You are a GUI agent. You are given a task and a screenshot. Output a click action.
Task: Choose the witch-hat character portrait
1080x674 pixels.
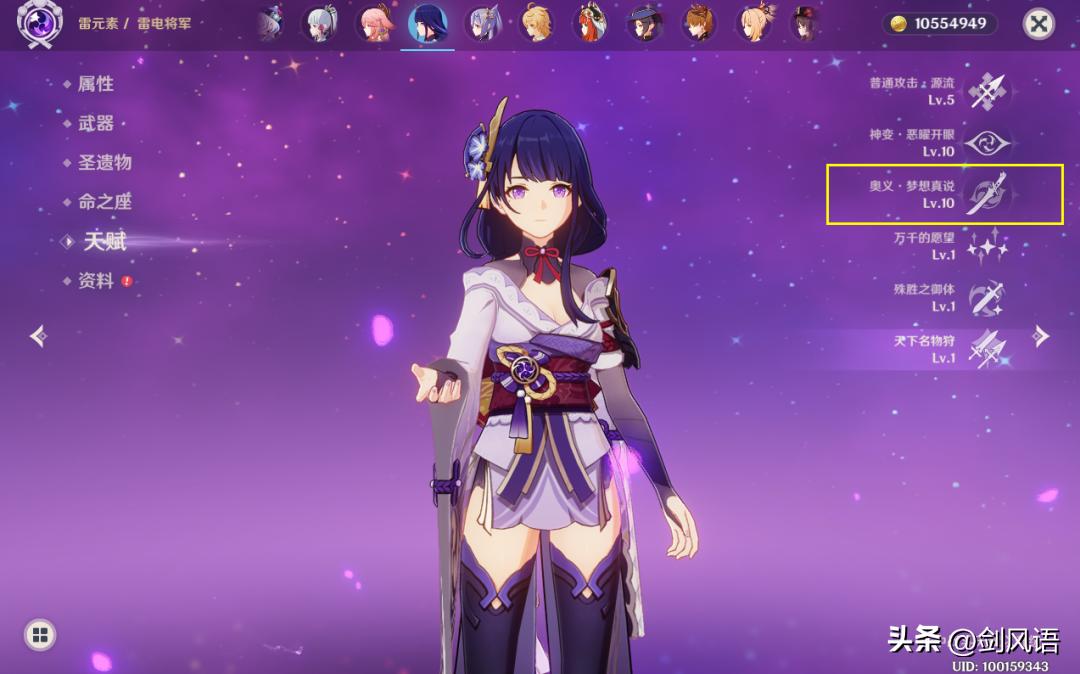click(x=645, y=23)
